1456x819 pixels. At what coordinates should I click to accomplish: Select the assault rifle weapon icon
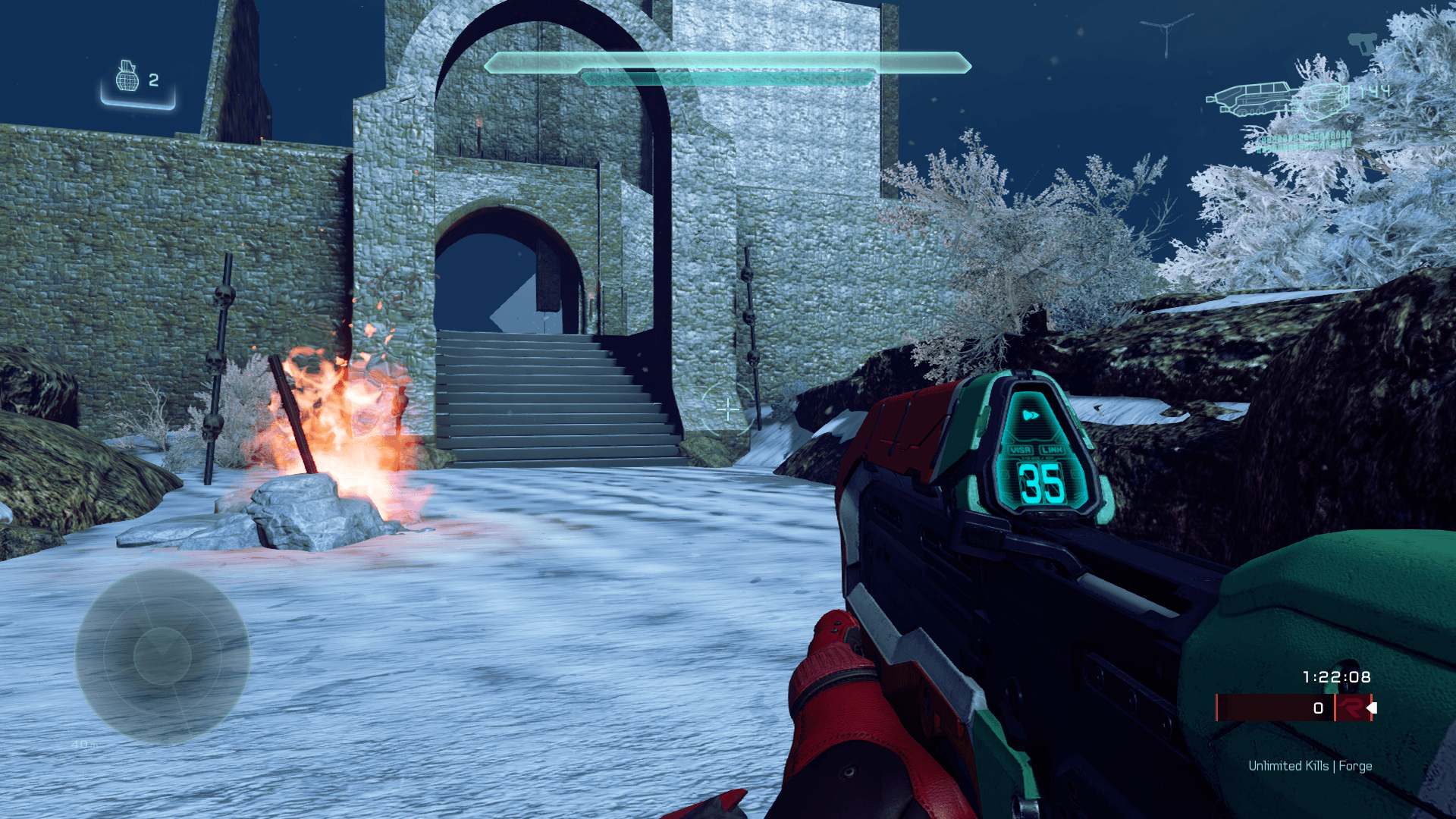(x=1278, y=100)
